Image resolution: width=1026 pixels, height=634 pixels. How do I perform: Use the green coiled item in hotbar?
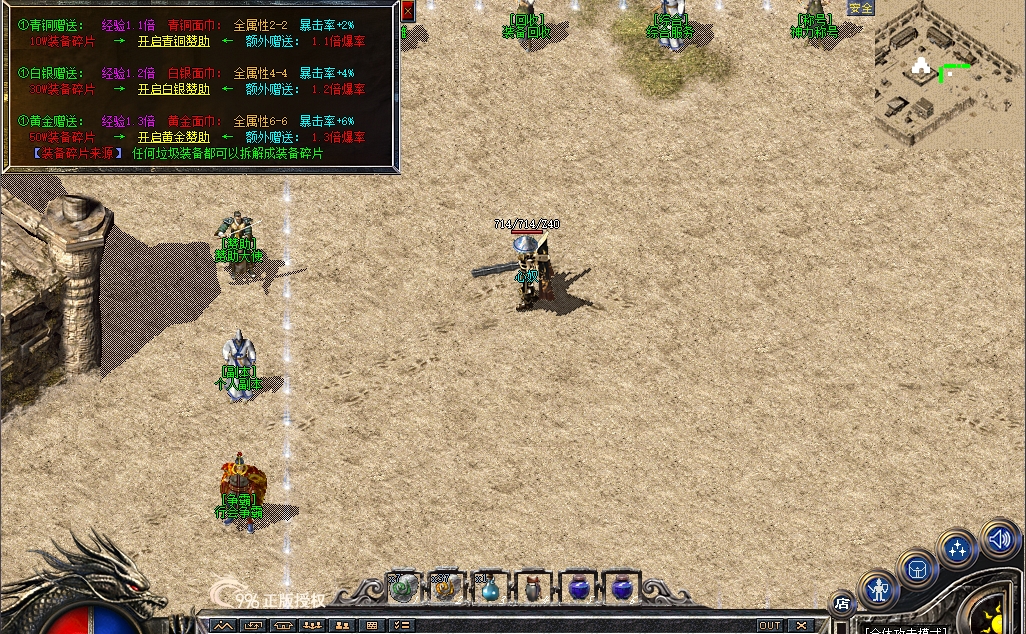(402, 588)
